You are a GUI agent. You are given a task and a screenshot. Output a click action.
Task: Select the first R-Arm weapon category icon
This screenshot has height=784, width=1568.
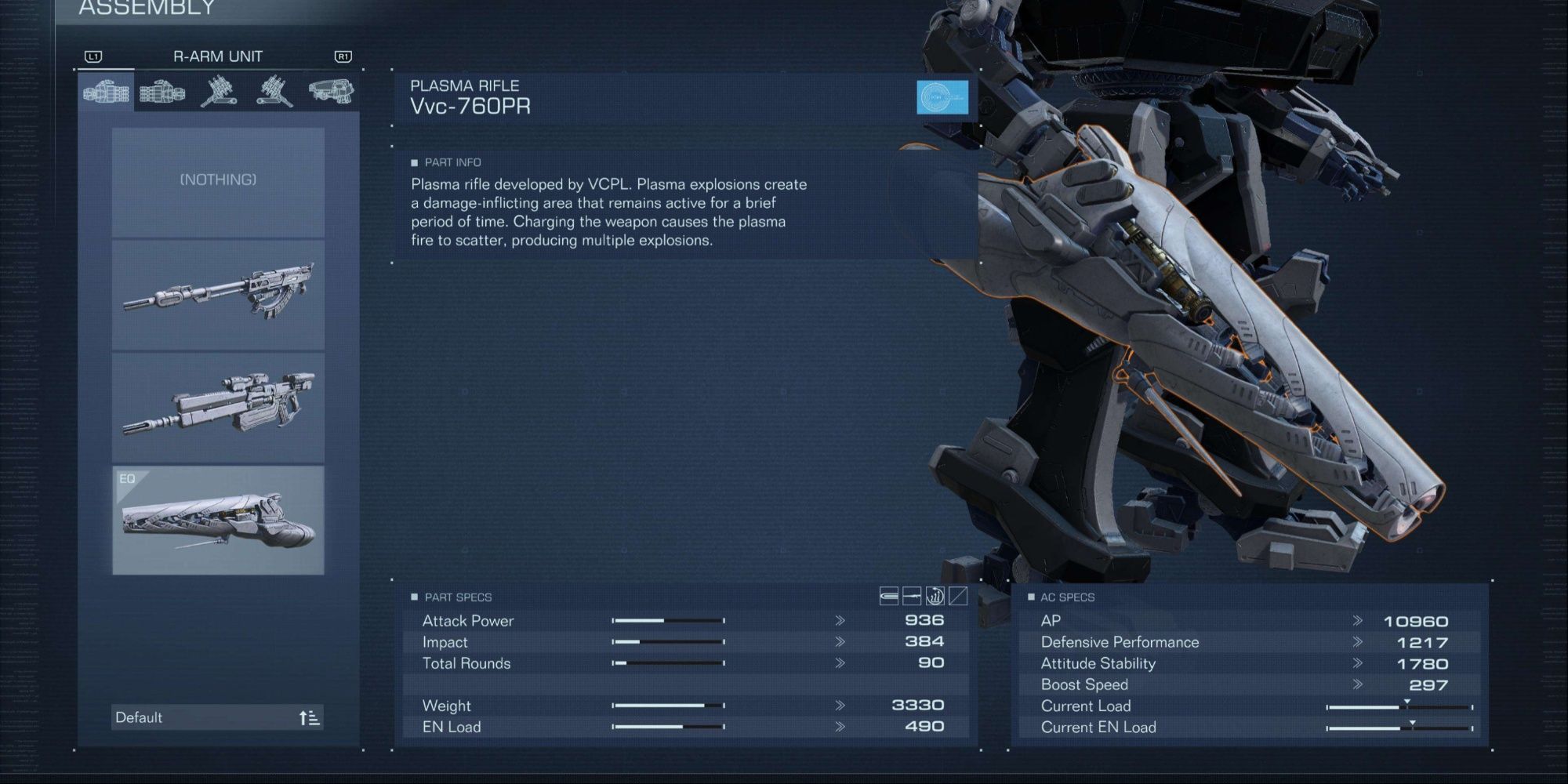coord(106,93)
